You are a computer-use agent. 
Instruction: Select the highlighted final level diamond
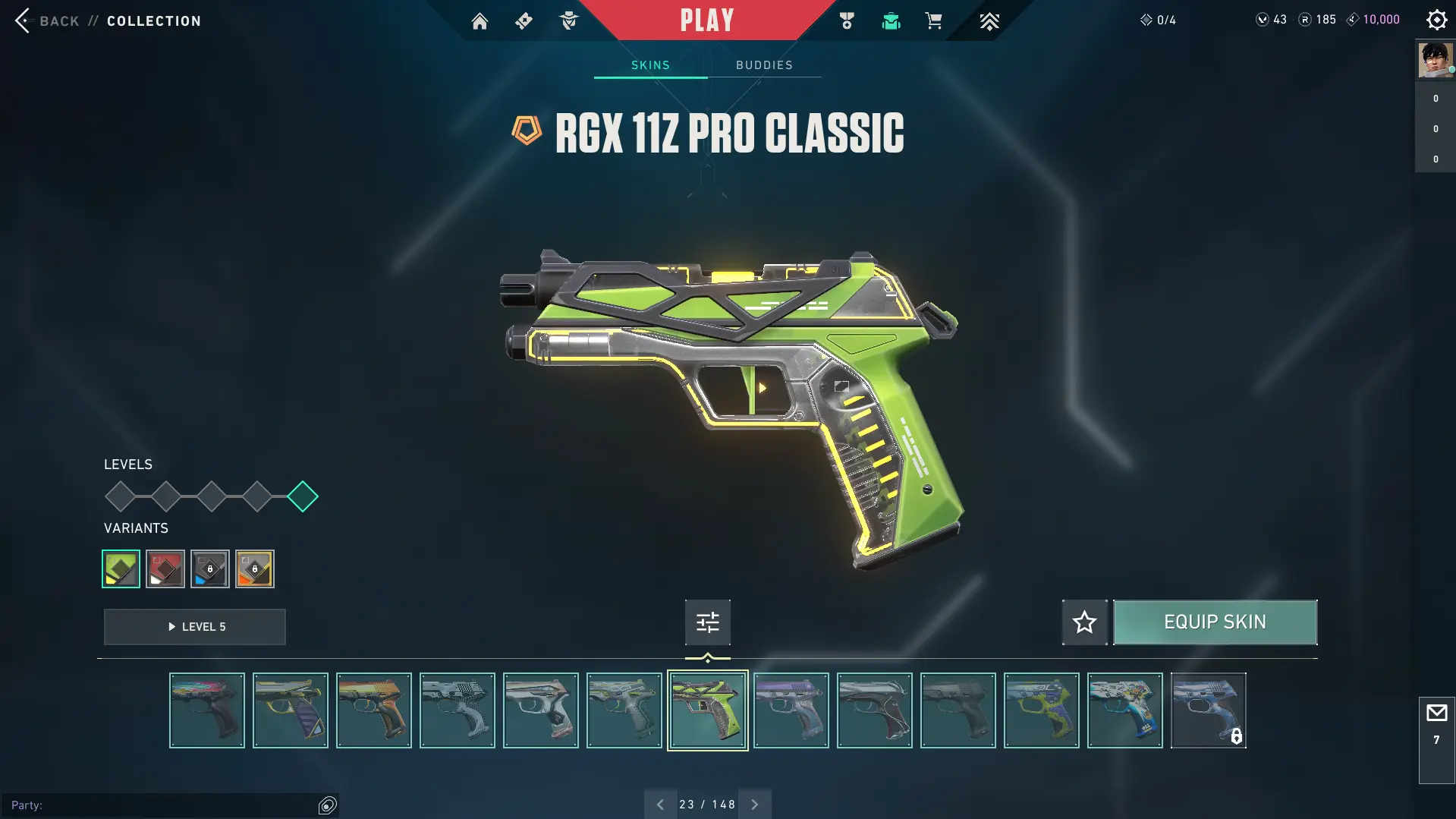click(x=303, y=496)
